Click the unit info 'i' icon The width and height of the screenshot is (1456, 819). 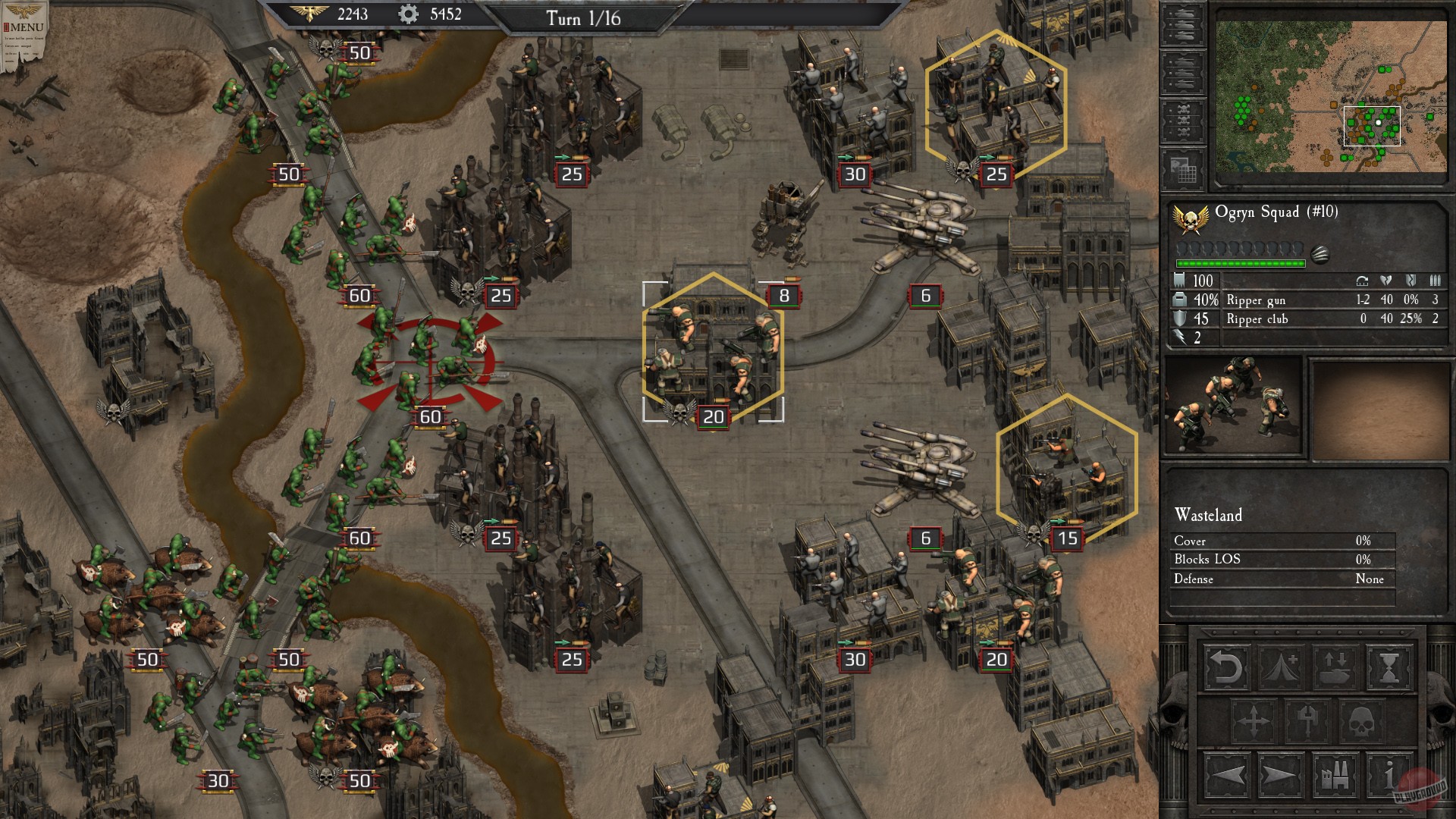click(x=1389, y=777)
